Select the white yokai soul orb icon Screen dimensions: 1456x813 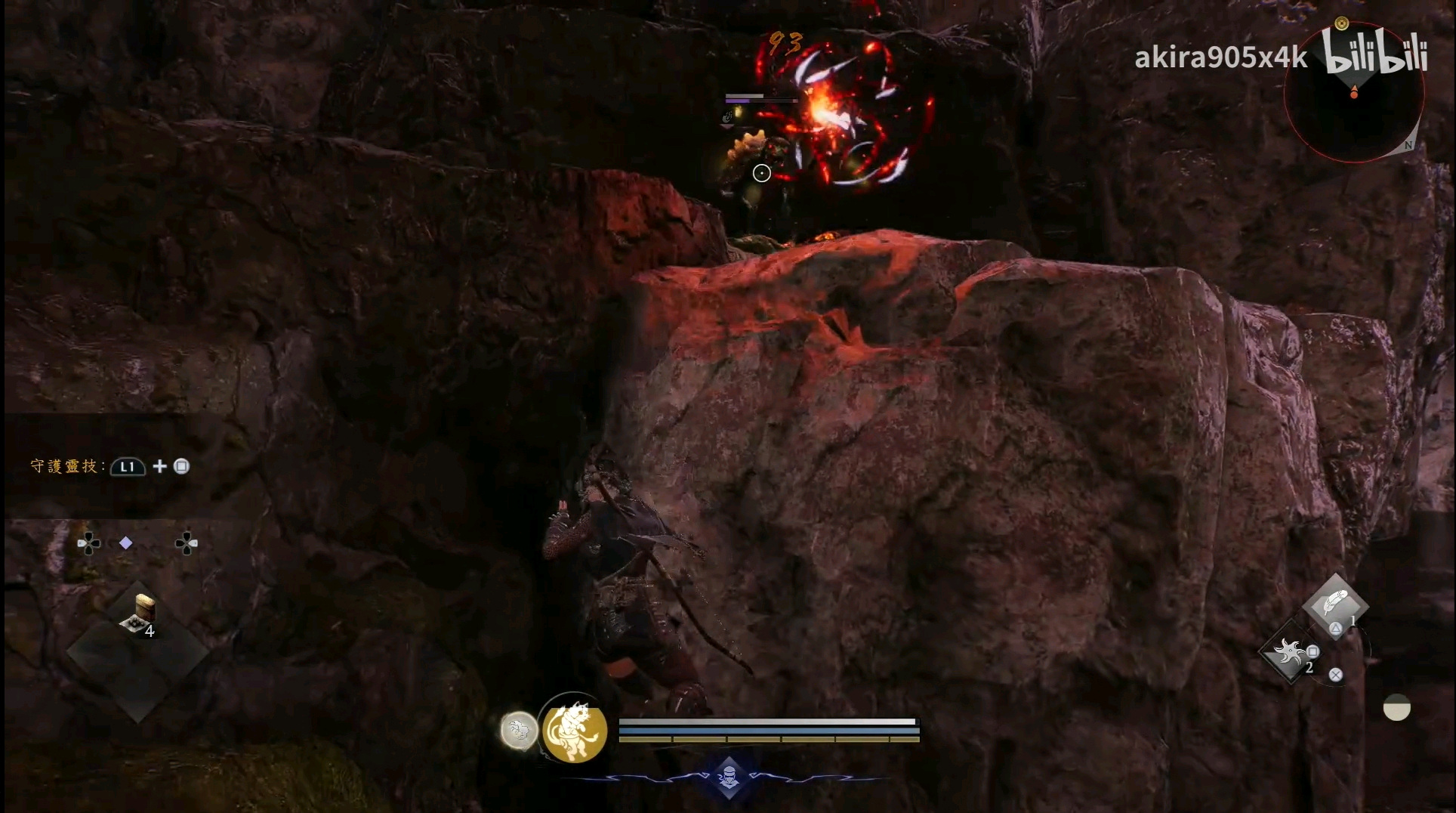518,731
